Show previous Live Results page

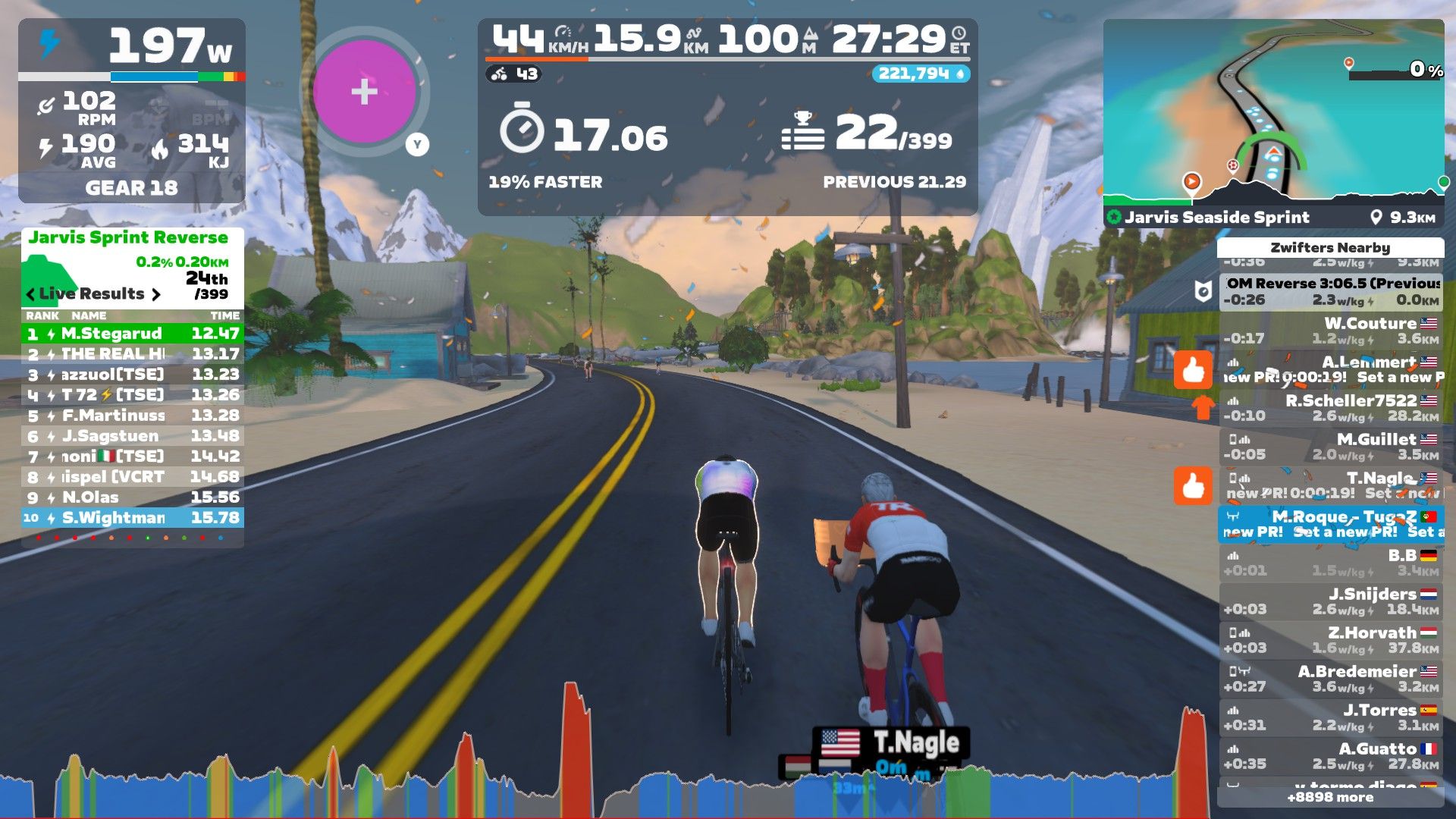coord(30,294)
